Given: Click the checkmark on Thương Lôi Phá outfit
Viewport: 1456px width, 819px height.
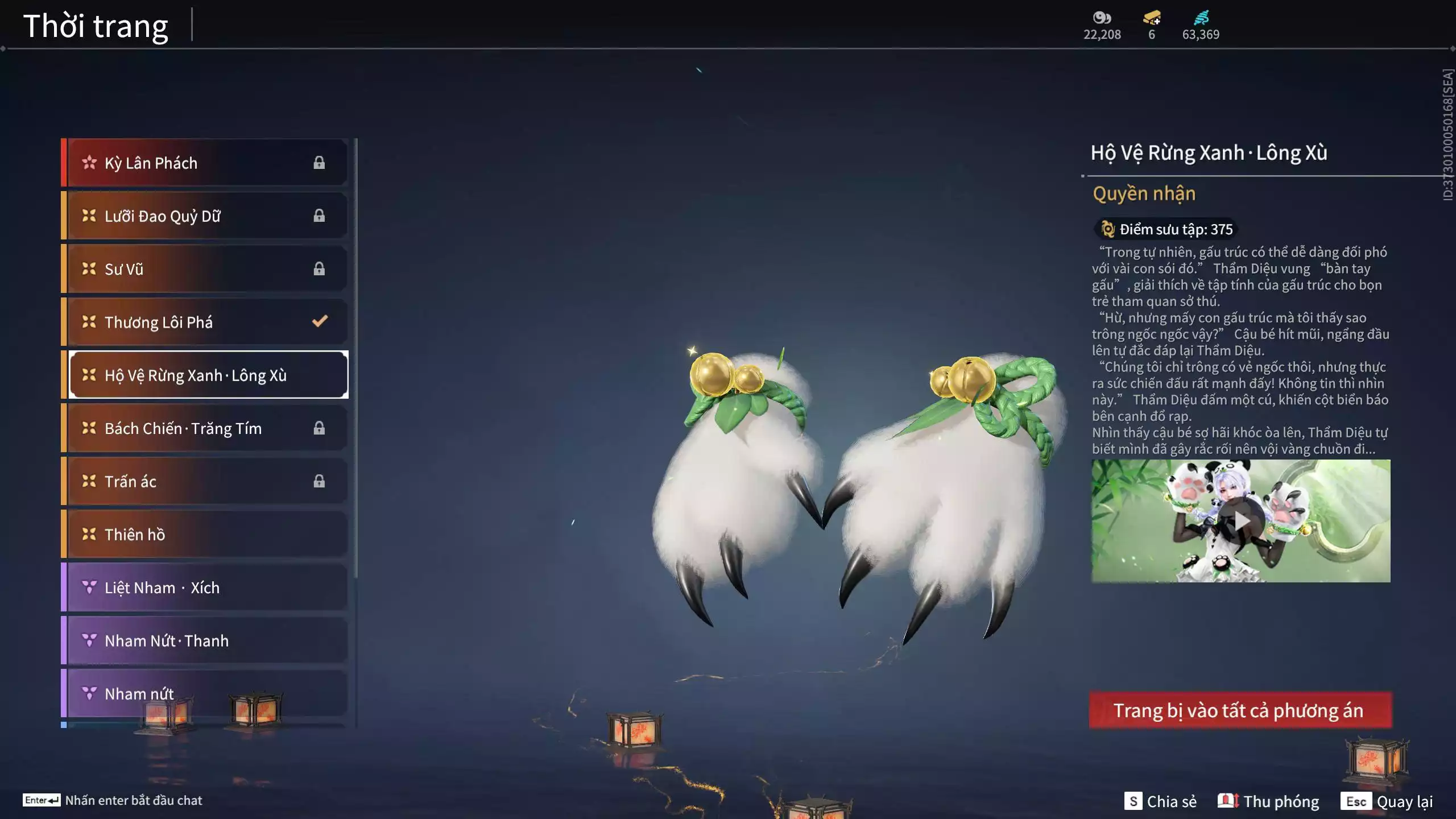Looking at the screenshot, I should (319, 321).
